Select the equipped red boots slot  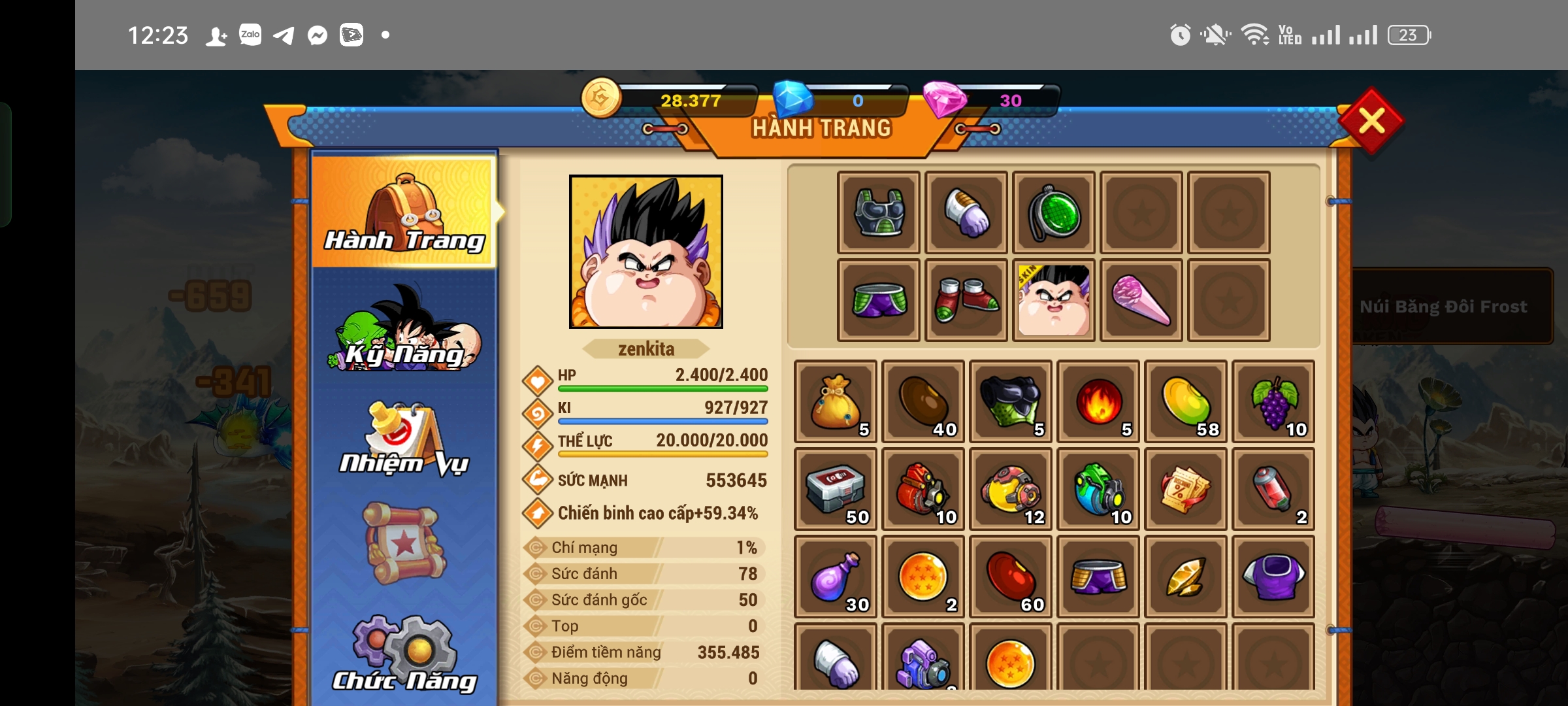[x=966, y=300]
